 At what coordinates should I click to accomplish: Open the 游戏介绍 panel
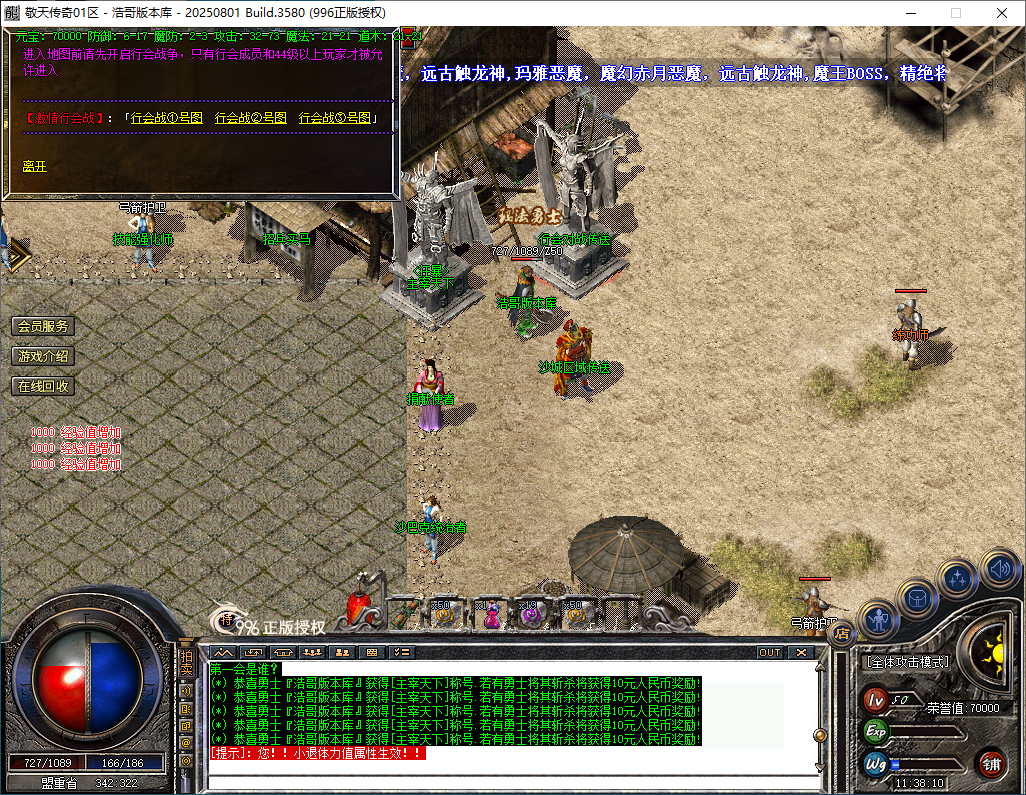(43, 356)
